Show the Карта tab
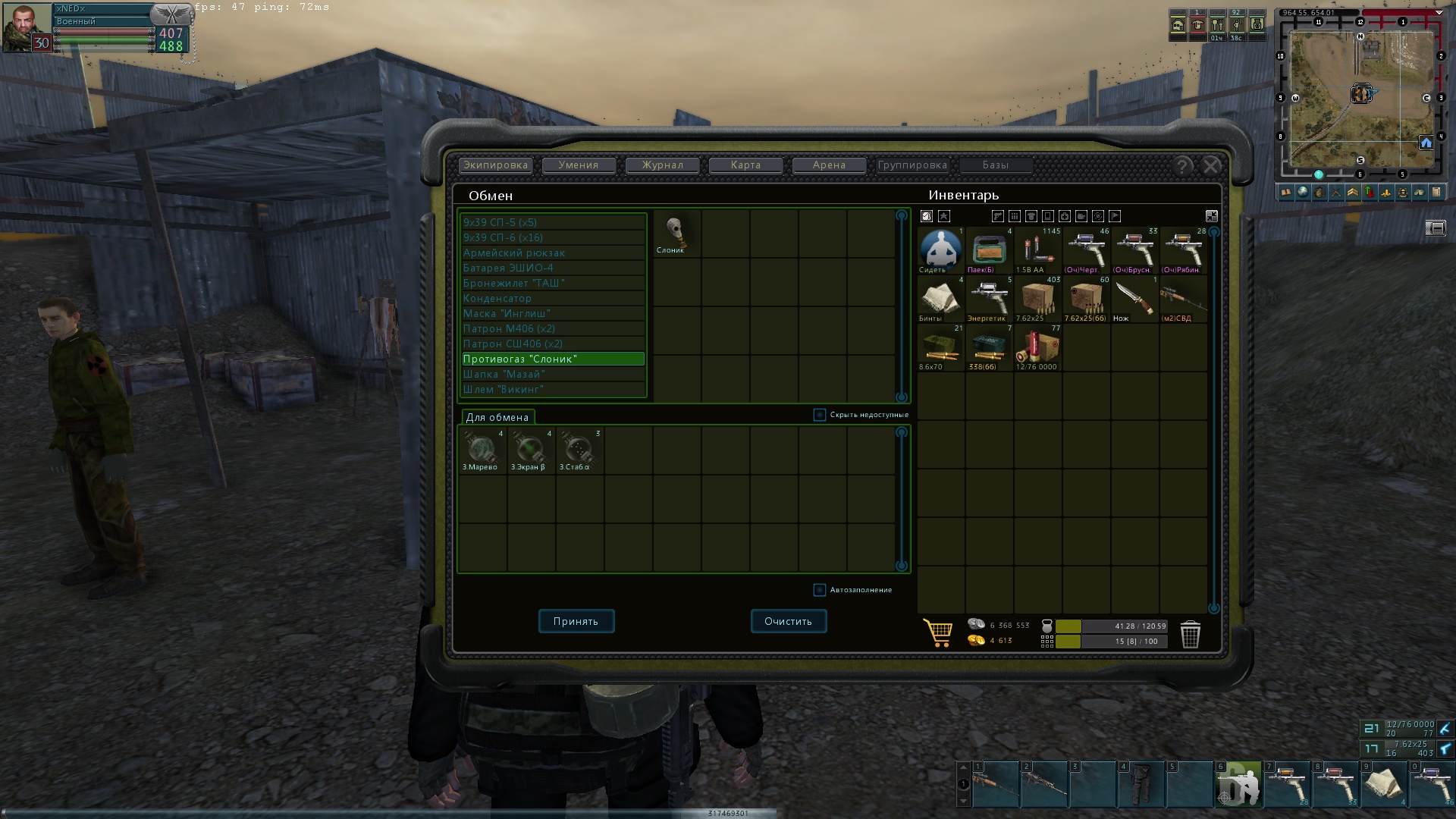This screenshot has height=819, width=1456. [745, 165]
